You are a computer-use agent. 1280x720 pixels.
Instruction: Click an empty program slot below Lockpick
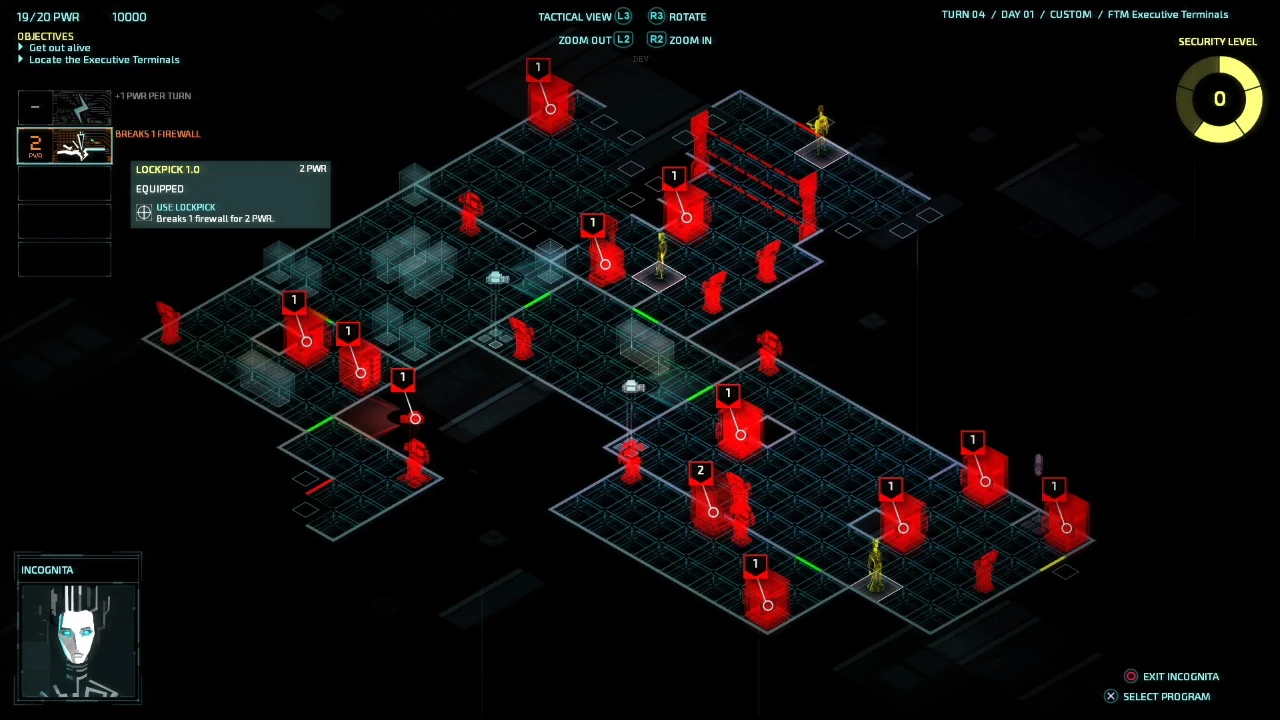click(x=64, y=182)
